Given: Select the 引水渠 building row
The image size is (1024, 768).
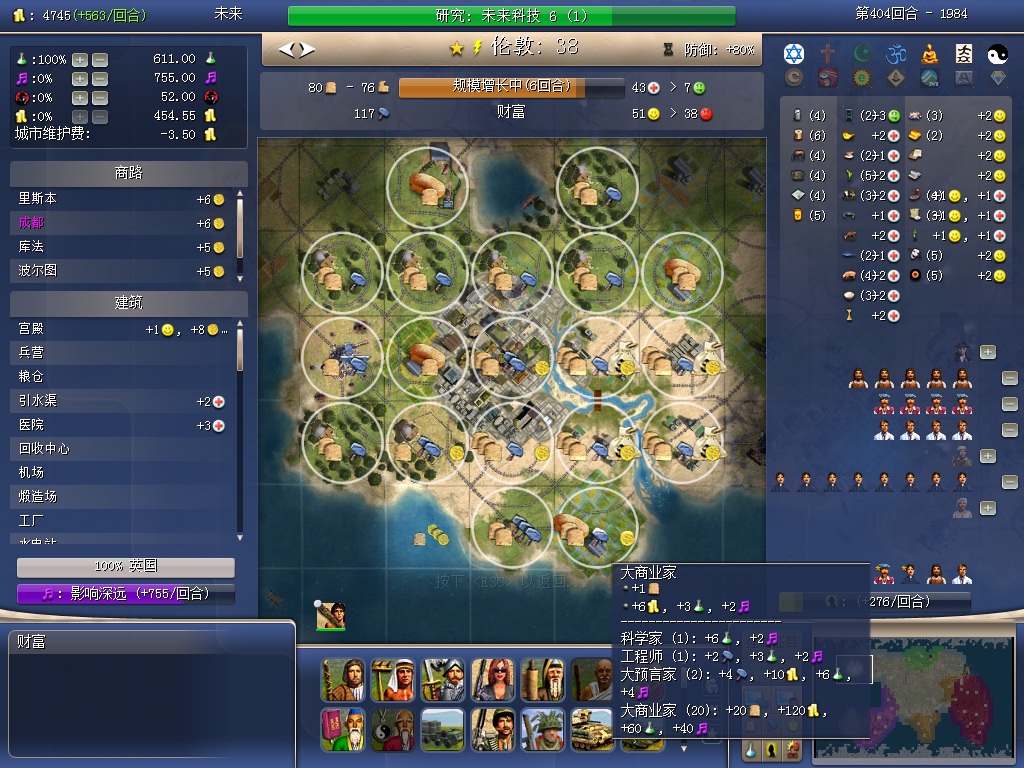Looking at the screenshot, I should tap(120, 401).
